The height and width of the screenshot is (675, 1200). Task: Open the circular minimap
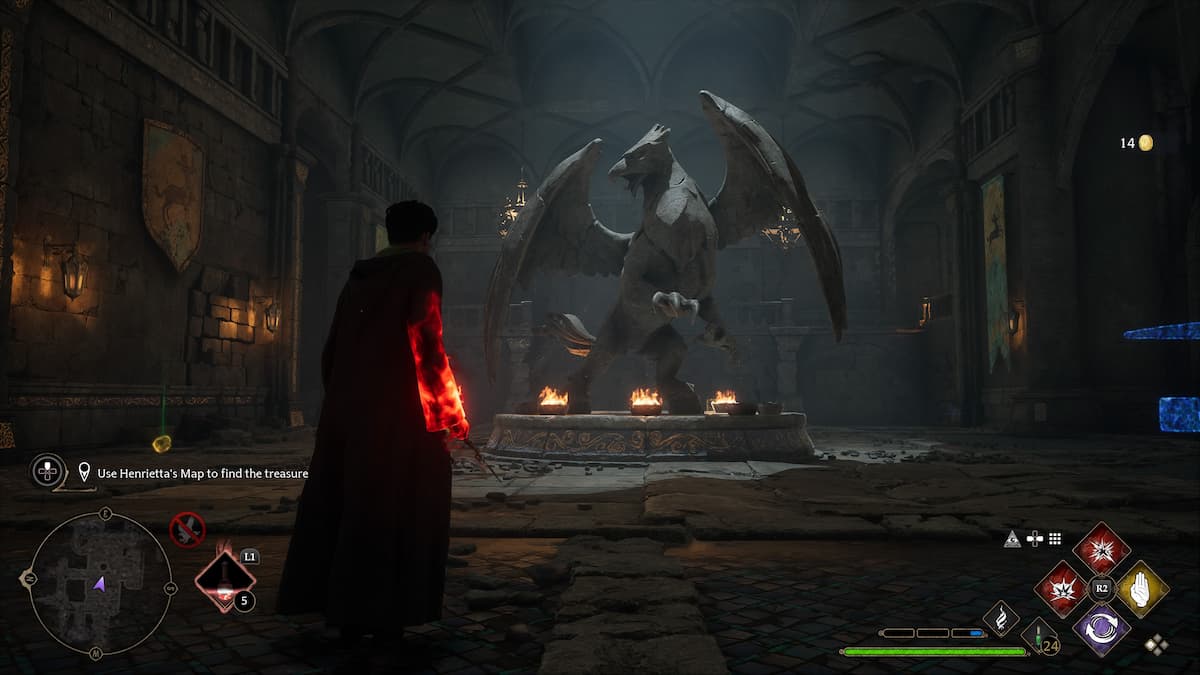click(100, 583)
